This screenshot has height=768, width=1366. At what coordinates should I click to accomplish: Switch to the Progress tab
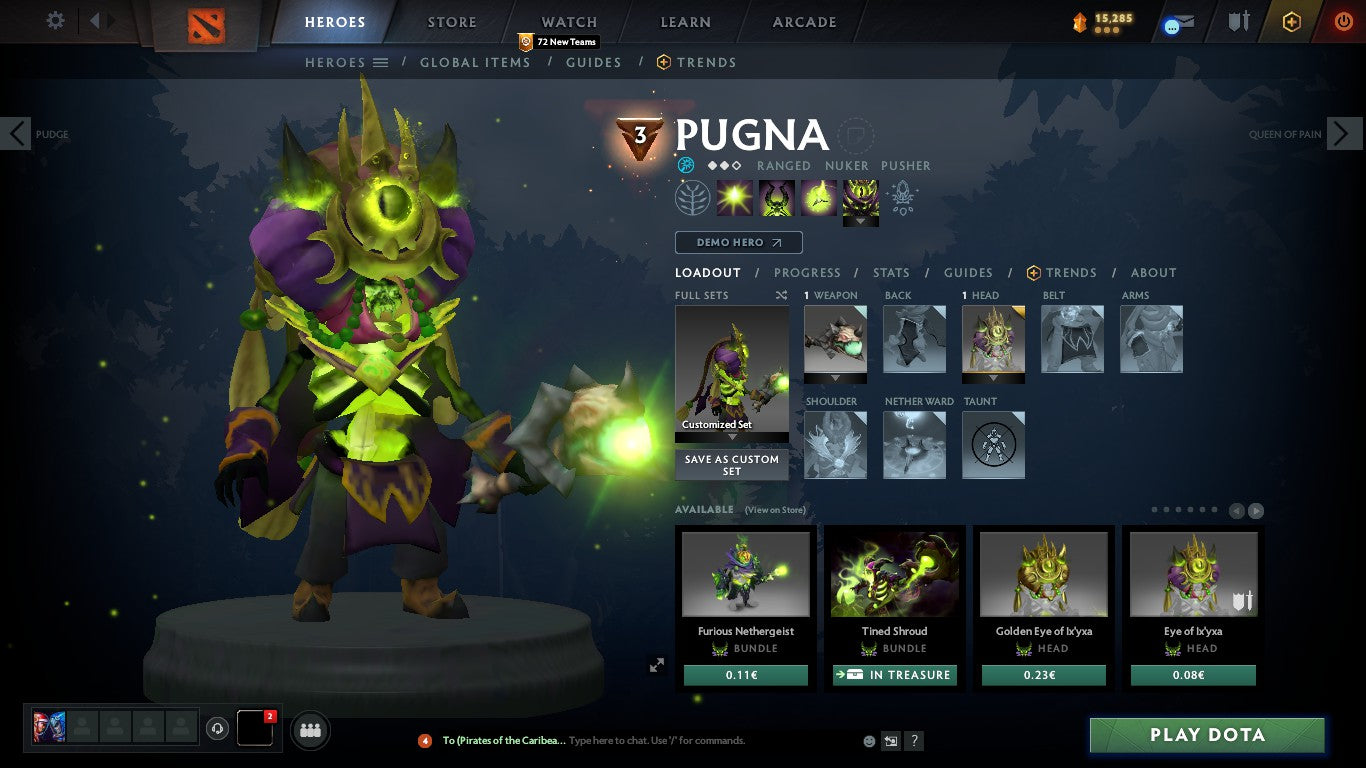pos(808,272)
